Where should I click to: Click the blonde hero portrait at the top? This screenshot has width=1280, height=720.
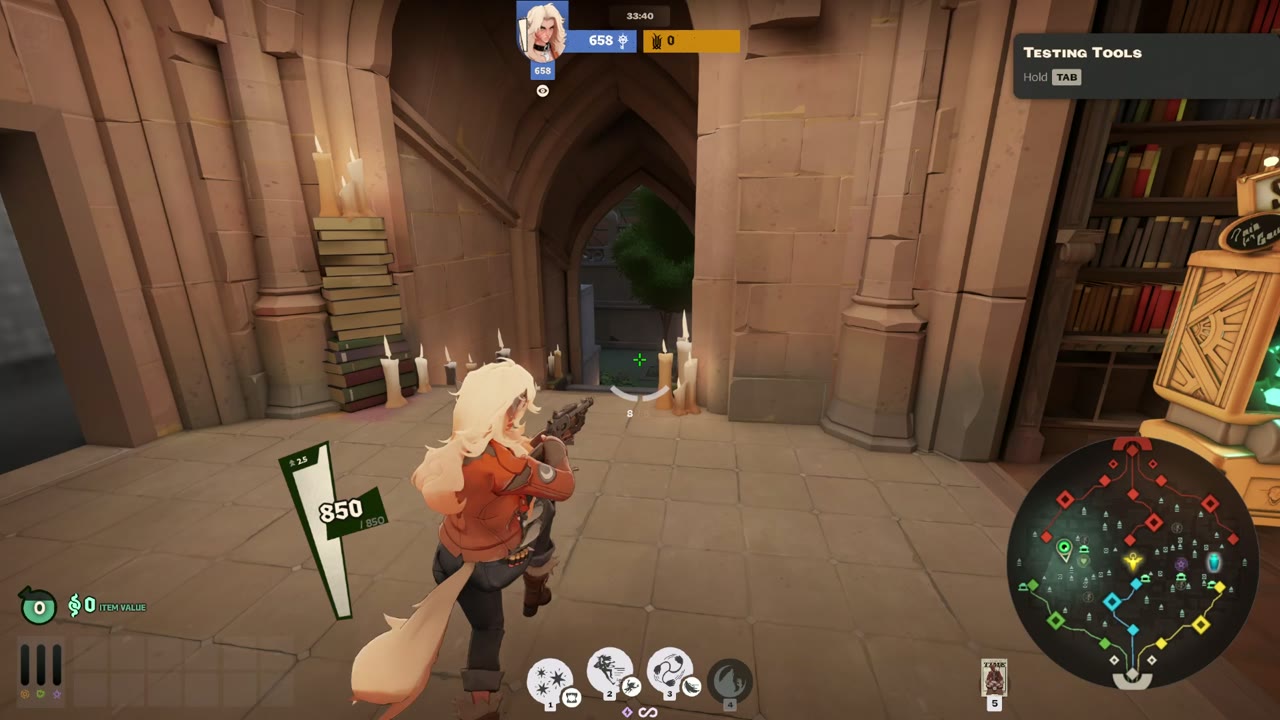click(543, 30)
